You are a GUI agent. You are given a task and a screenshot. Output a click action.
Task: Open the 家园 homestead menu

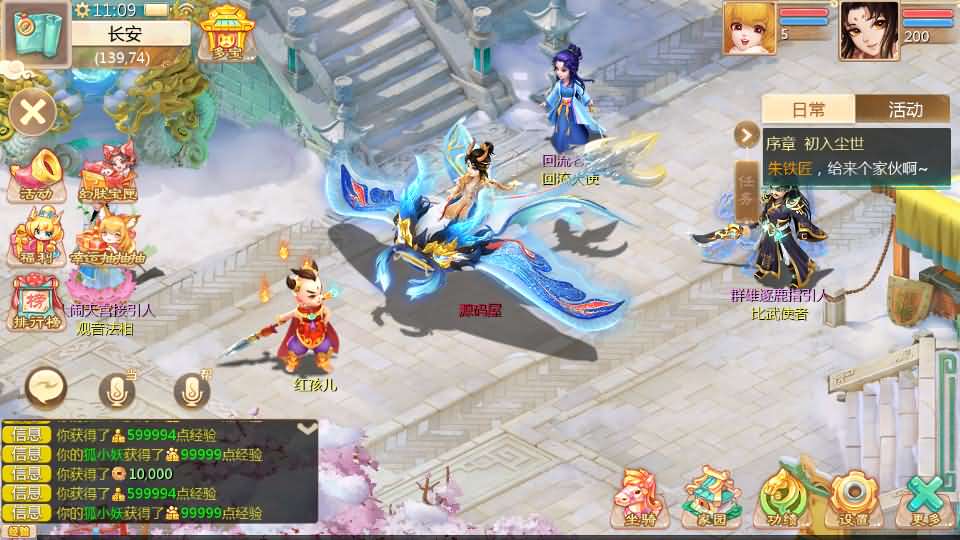[708, 496]
